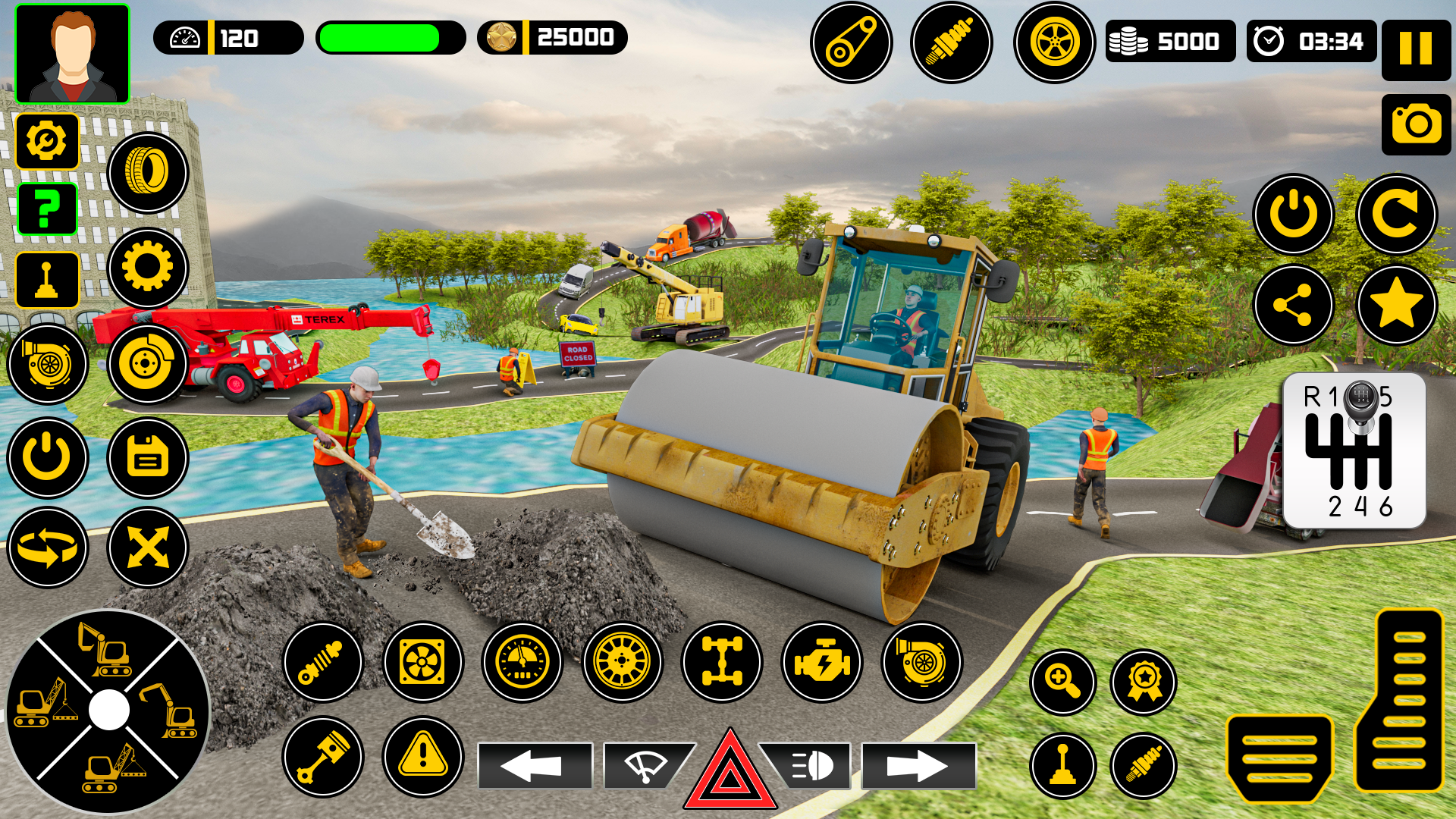
Task: Open the radiator fan icon
Action: pos(422,661)
